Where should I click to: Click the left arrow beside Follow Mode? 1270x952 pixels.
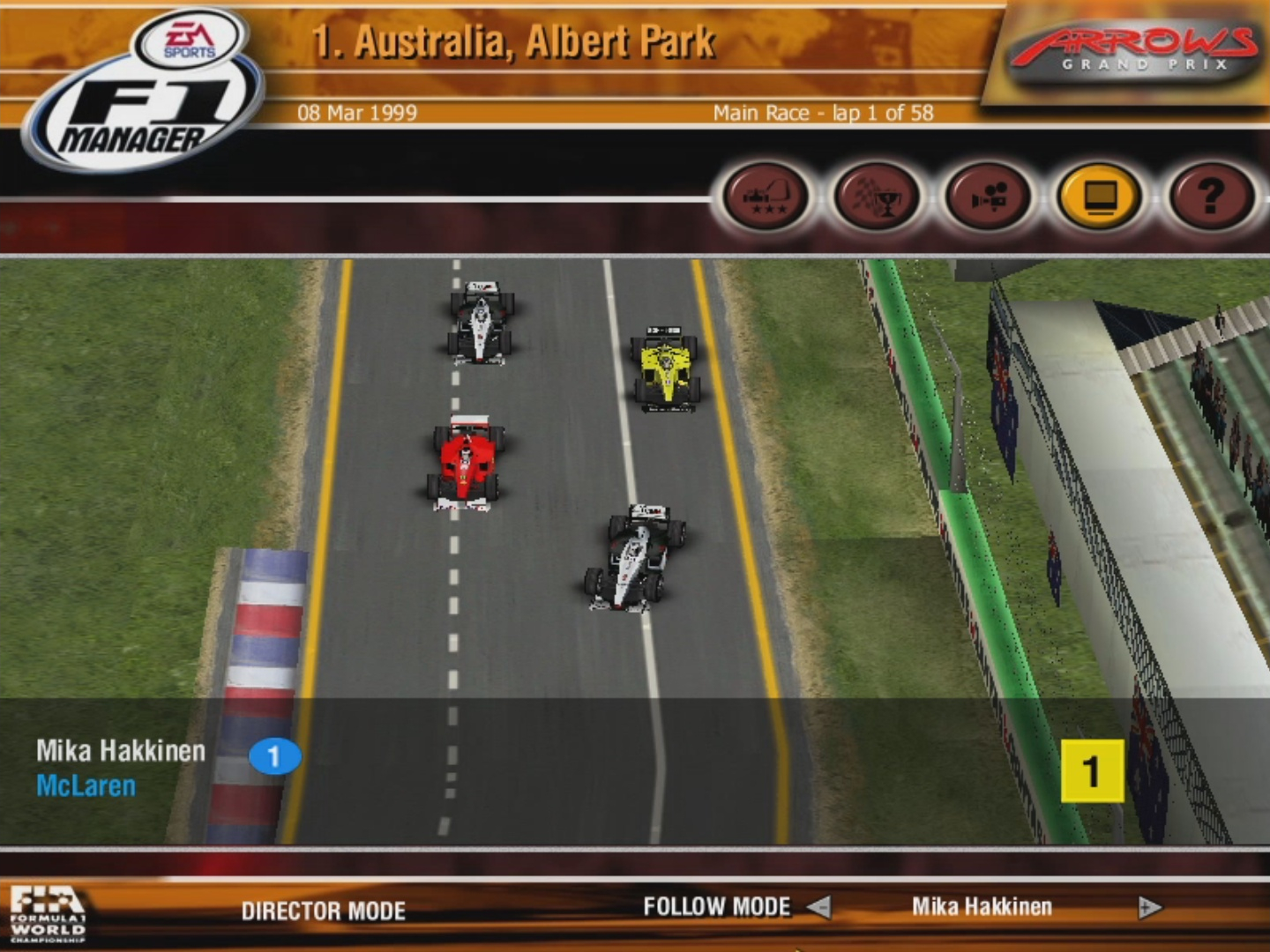pos(821,907)
